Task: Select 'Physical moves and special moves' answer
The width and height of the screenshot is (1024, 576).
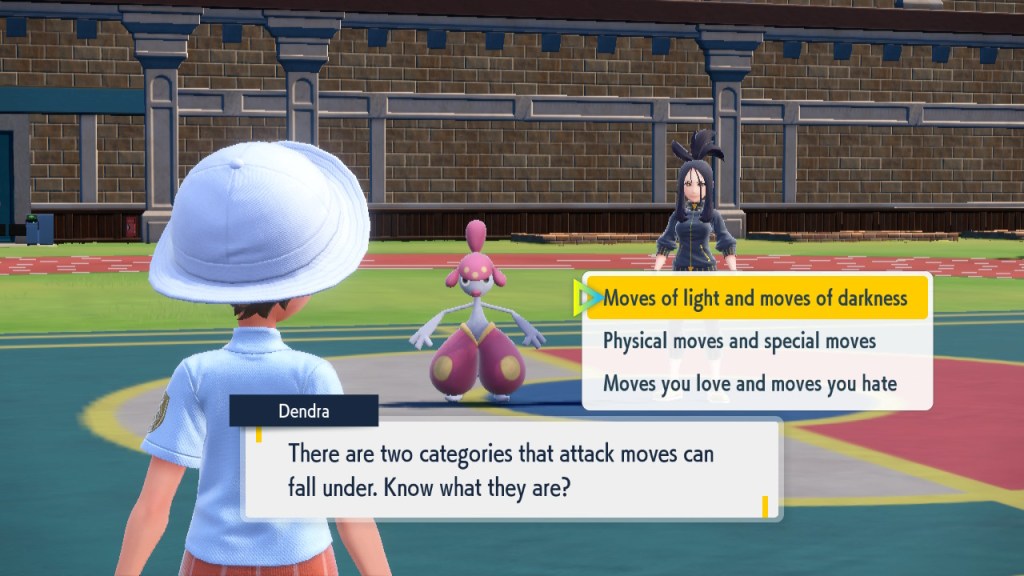Action: coord(739,341)
